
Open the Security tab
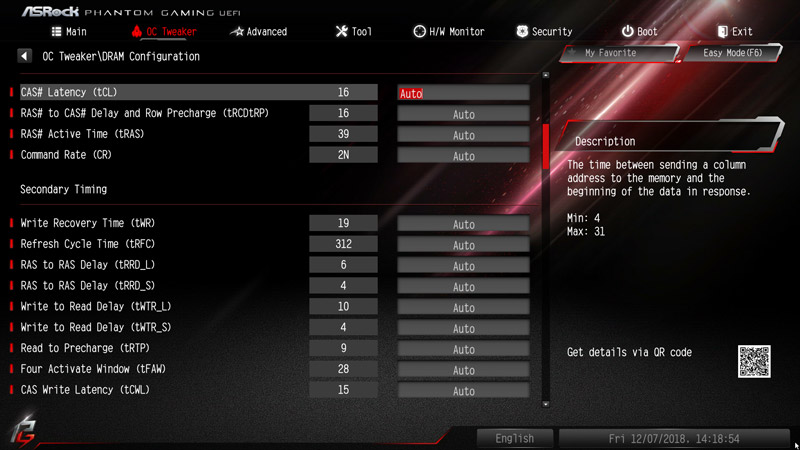544,31
